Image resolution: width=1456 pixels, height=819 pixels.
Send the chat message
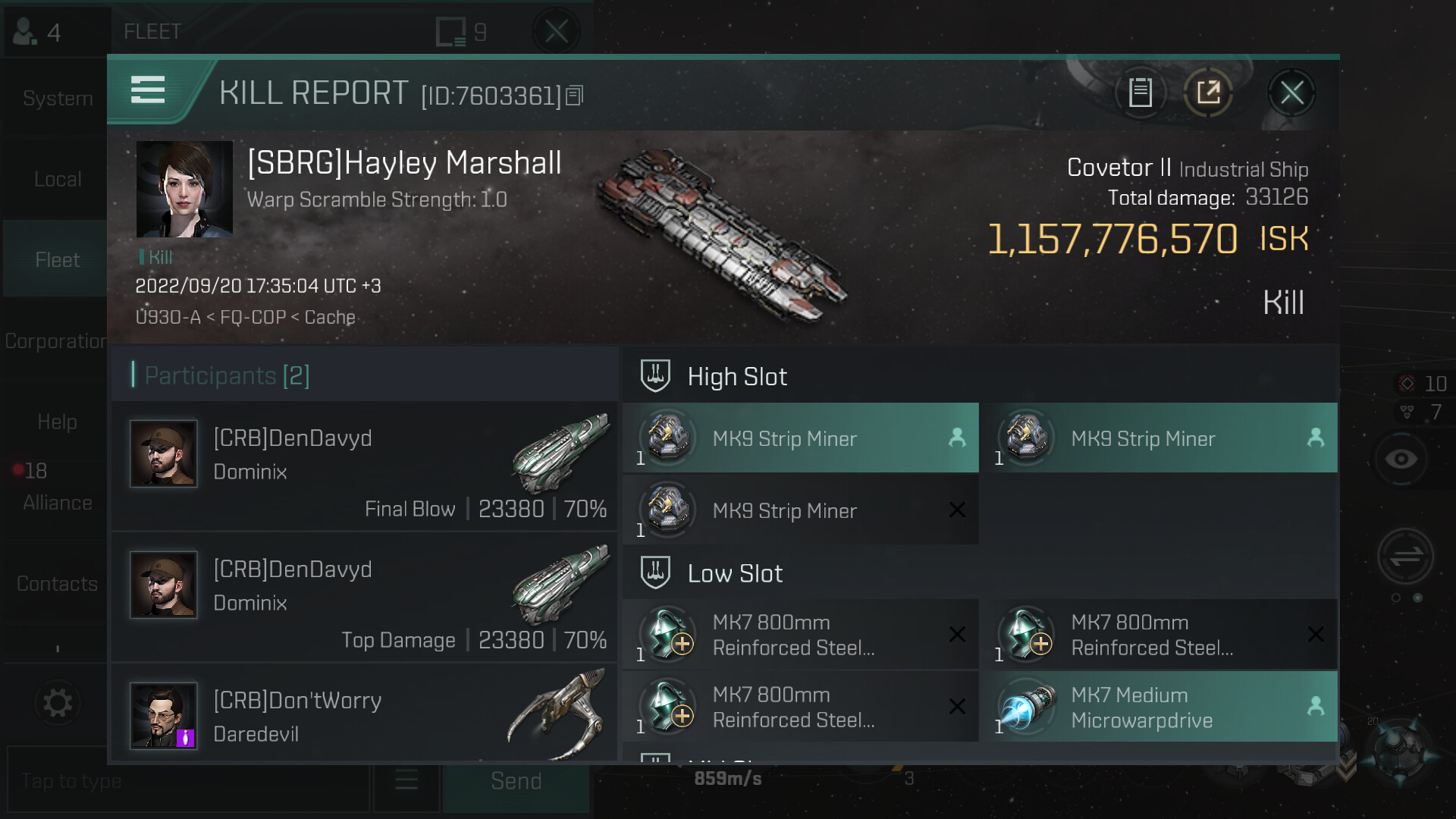(516, 781)
